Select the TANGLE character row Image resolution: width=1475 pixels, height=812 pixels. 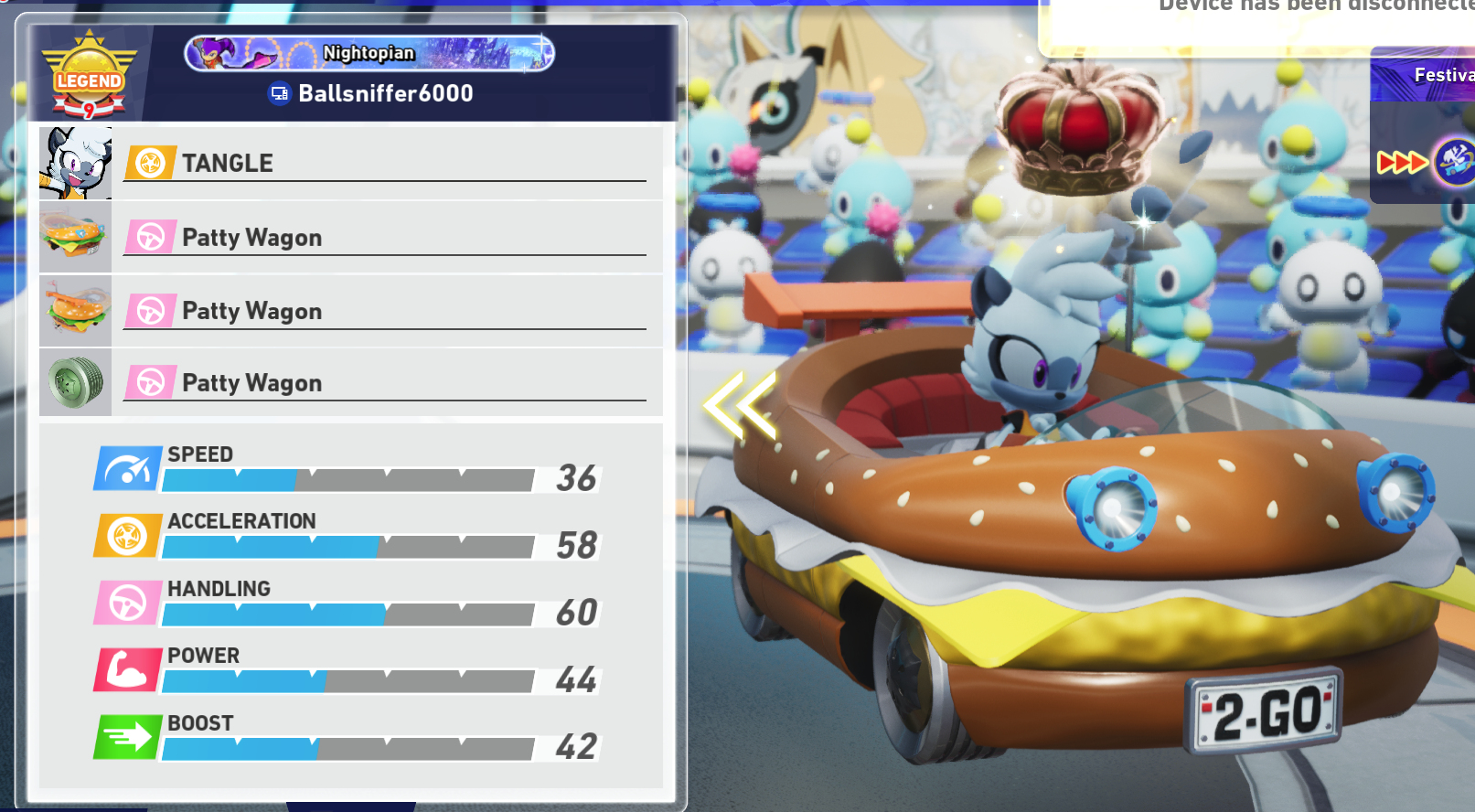(384, 163)
